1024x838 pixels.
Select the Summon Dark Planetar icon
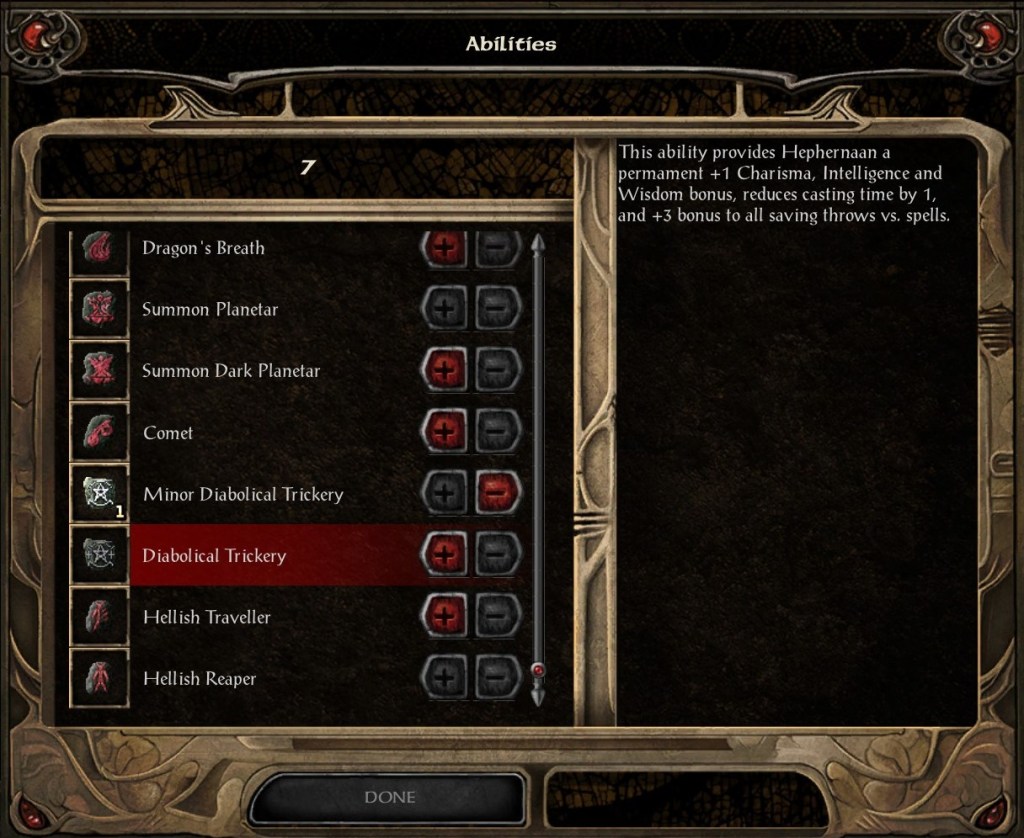tap(101, 370)
